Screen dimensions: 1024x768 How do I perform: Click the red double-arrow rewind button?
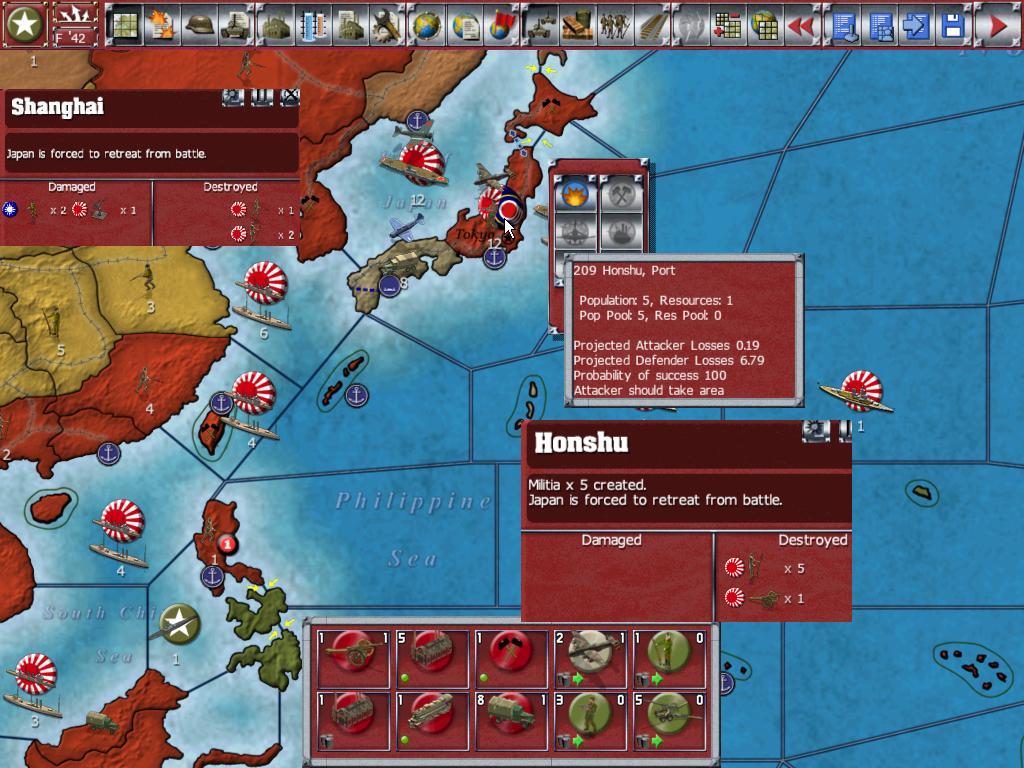click(x=801, y=25)
